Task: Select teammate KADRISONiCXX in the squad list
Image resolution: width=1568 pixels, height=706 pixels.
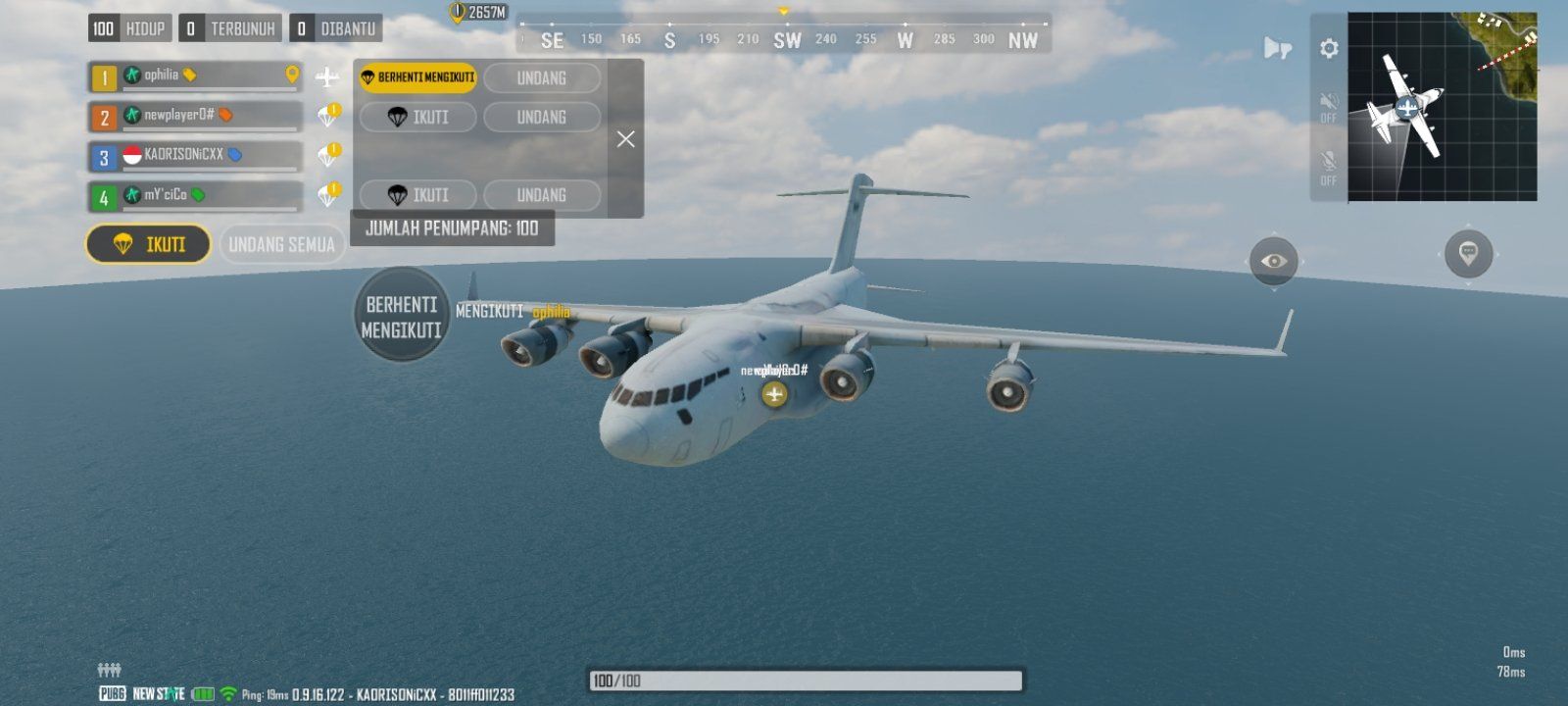Action: point(196,155)
